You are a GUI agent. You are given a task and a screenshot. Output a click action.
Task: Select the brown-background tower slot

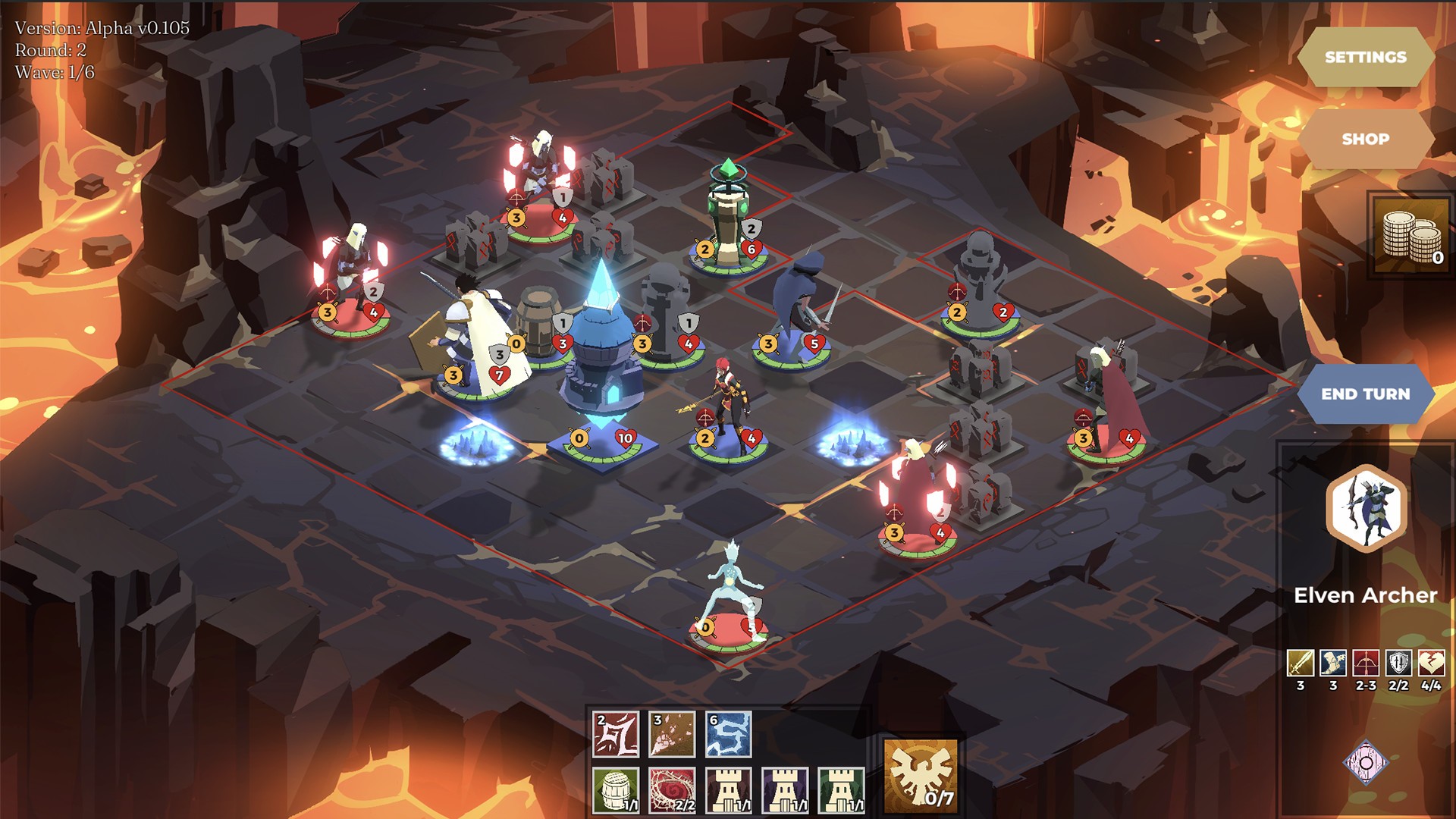pos(728,790)
